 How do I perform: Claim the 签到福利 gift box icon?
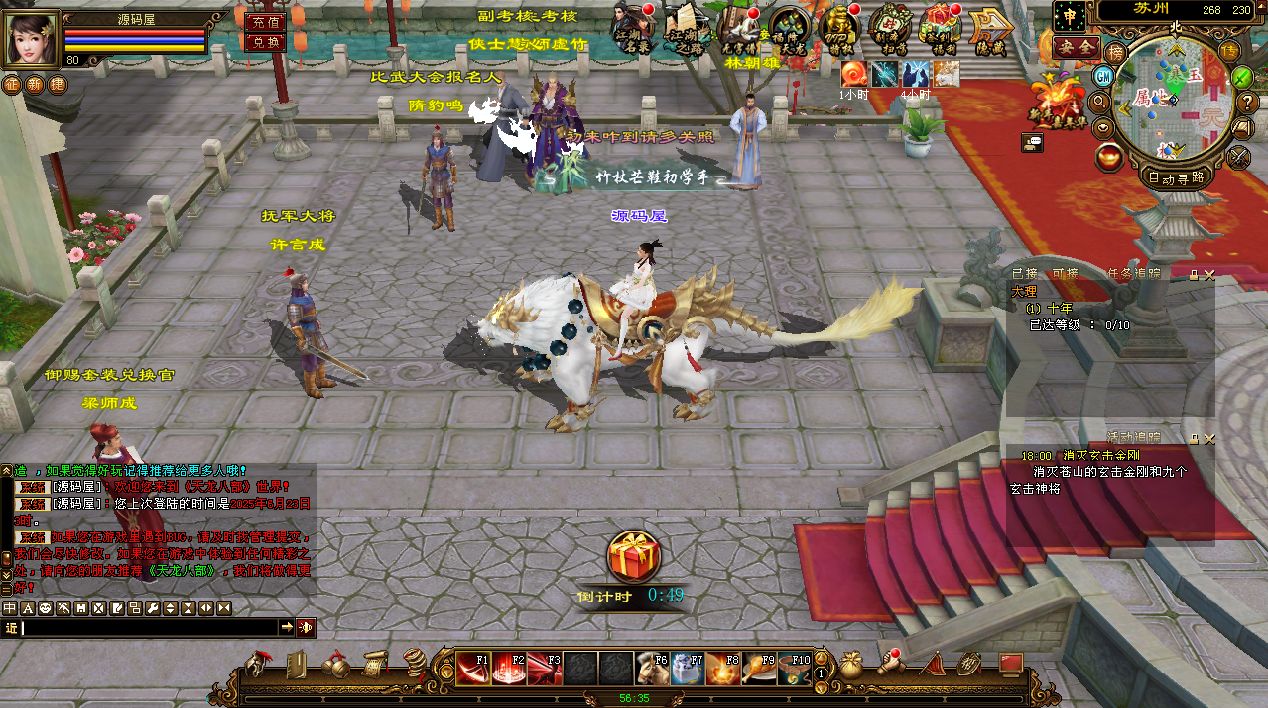pyautogui.click(x=939, y=30)
